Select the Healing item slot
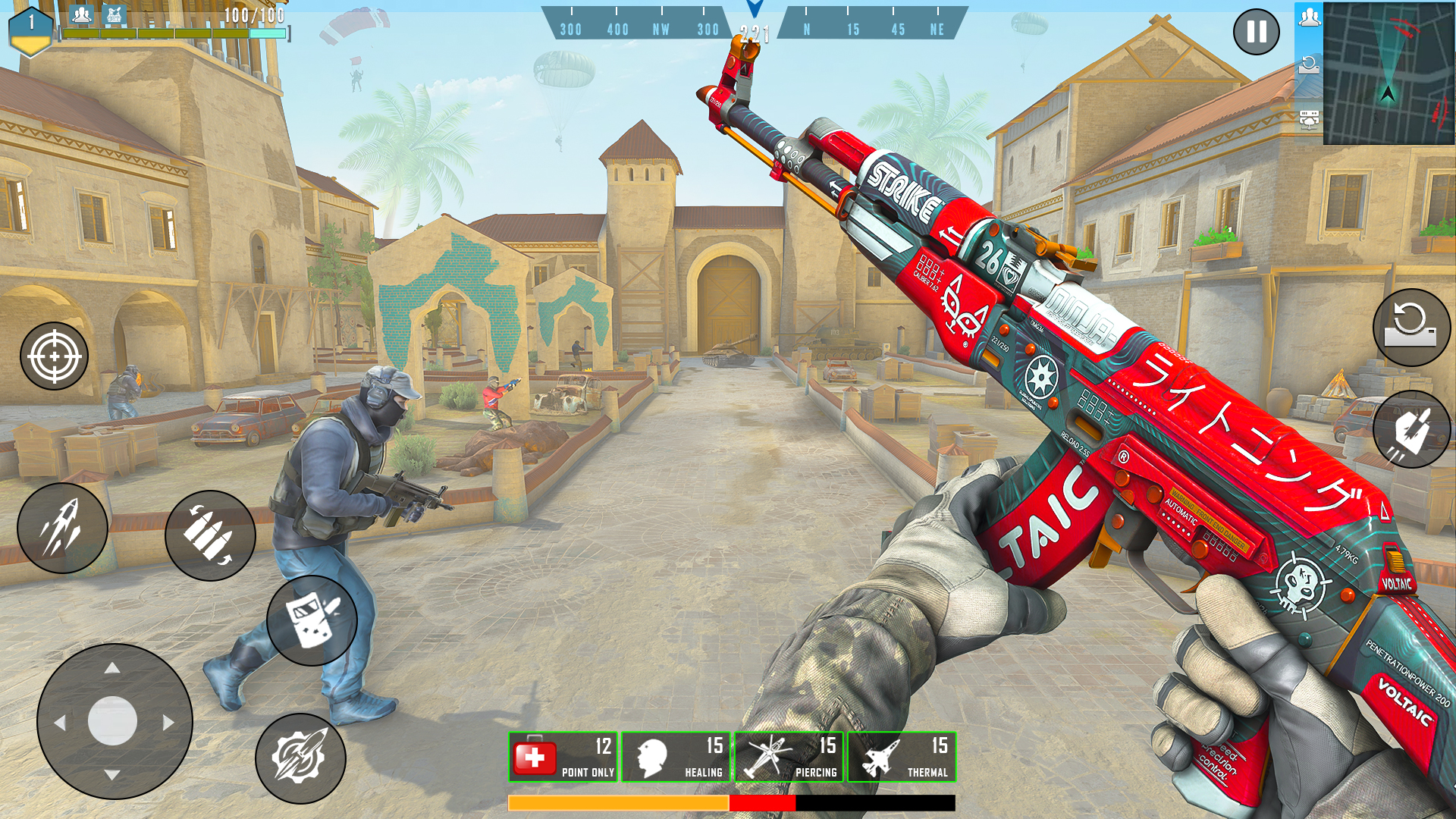This screenshot has width=1456, height=819. point(676,757)
